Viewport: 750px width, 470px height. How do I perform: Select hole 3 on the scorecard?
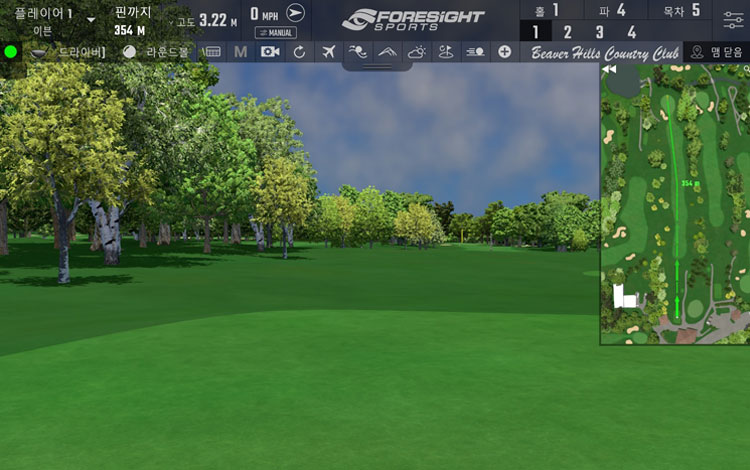[599, 32]
